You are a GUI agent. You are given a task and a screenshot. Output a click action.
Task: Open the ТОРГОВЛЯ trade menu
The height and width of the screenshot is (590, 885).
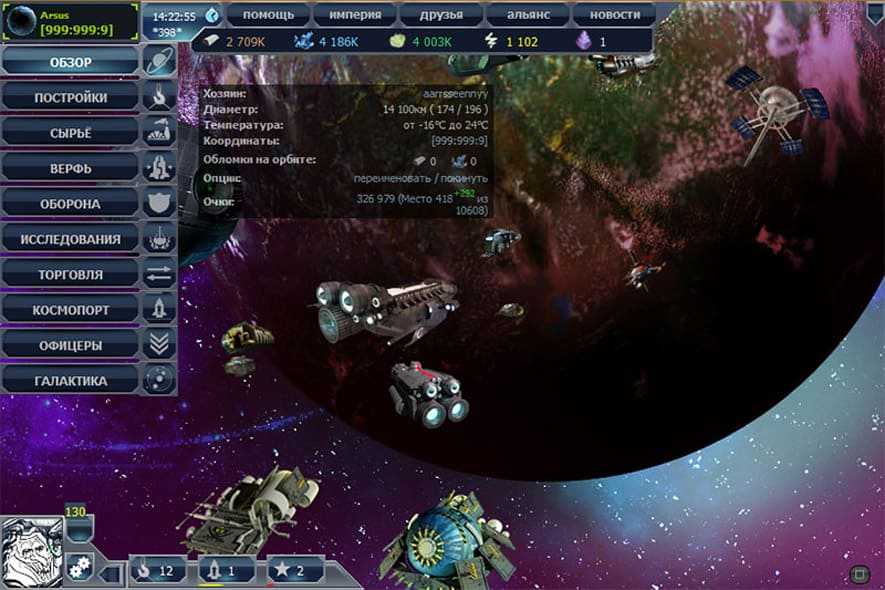(x=71, y=274)
